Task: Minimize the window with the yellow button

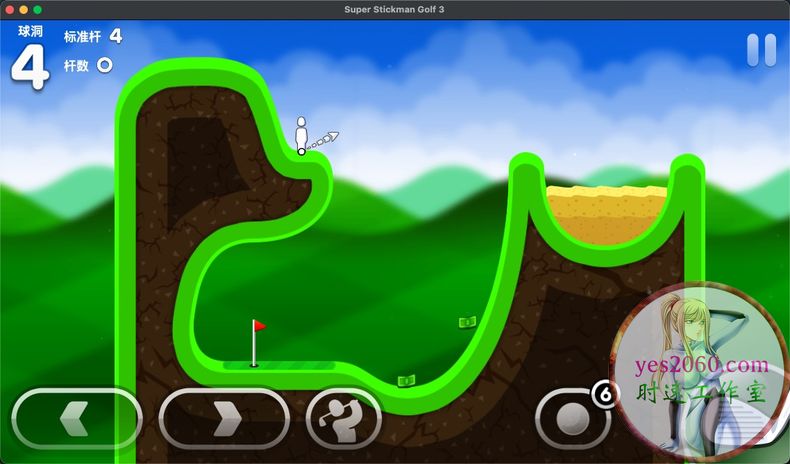Action: click(x=23, y=9)
